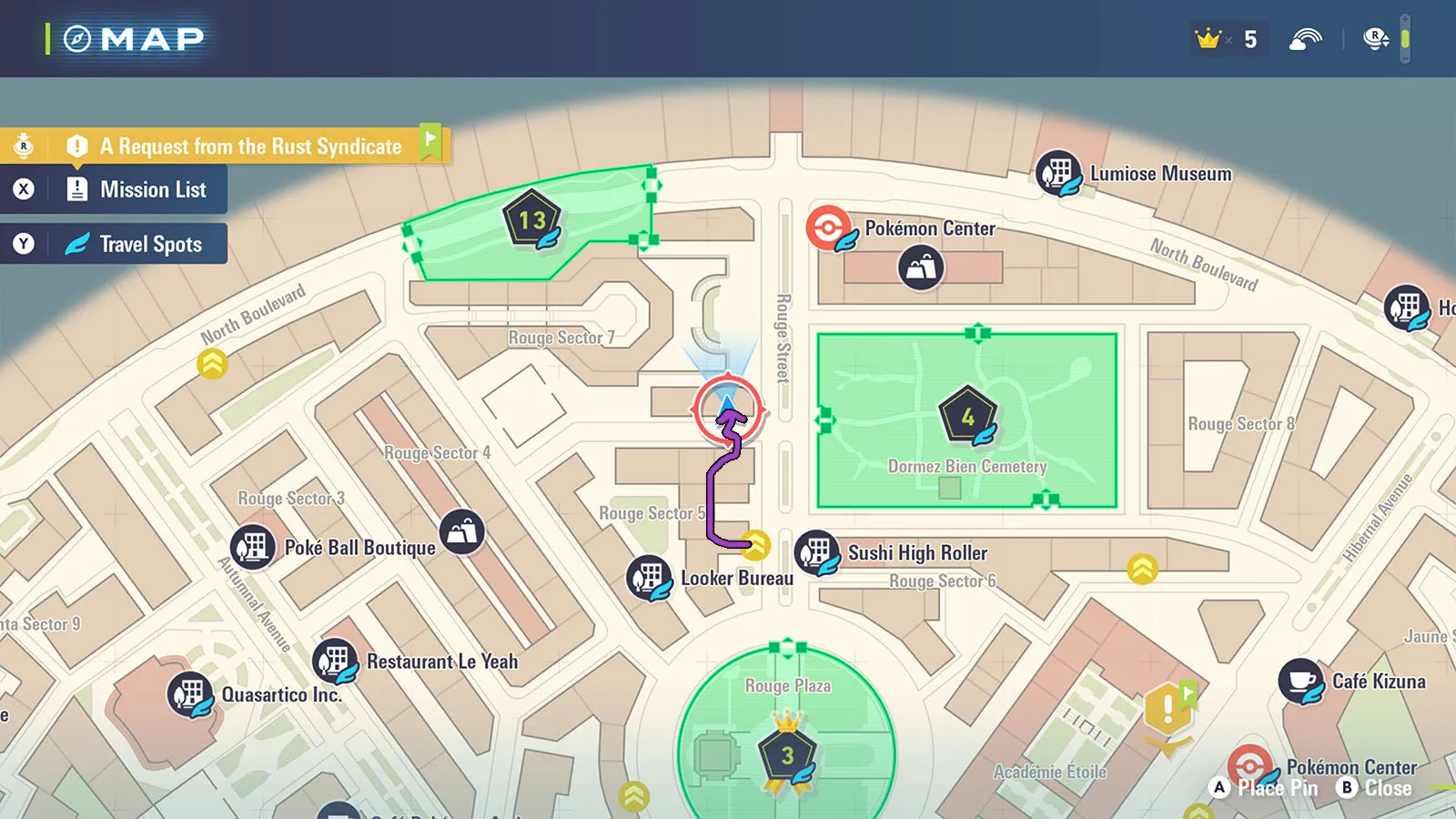
Task: Pick the Looker Bureau fast travel icon
Action: pyautogui.click(x=650, y=578)
